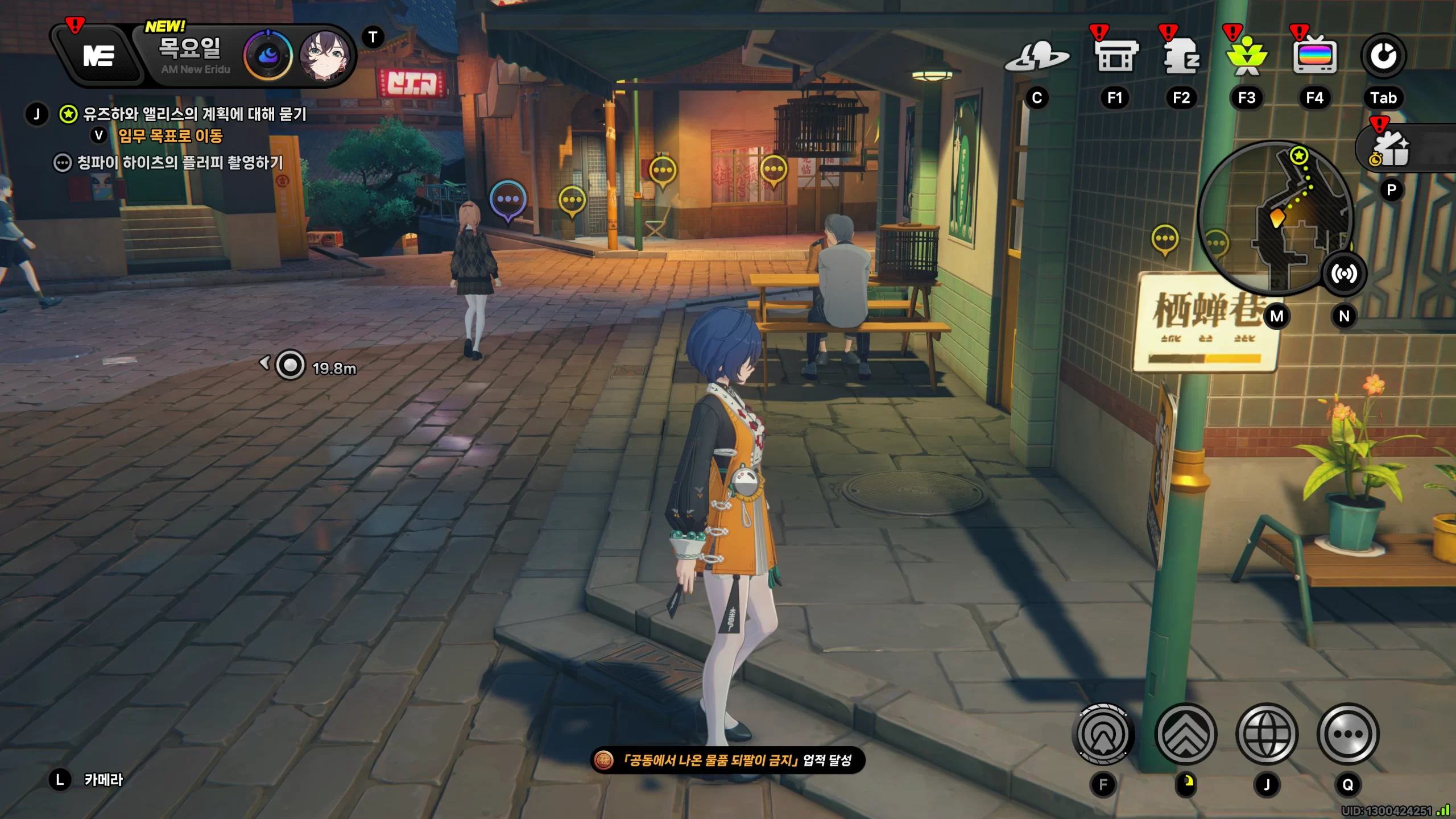Open the circular refresh menu icon
Screen dimensions: 1456x819
tap(1383, 56)
